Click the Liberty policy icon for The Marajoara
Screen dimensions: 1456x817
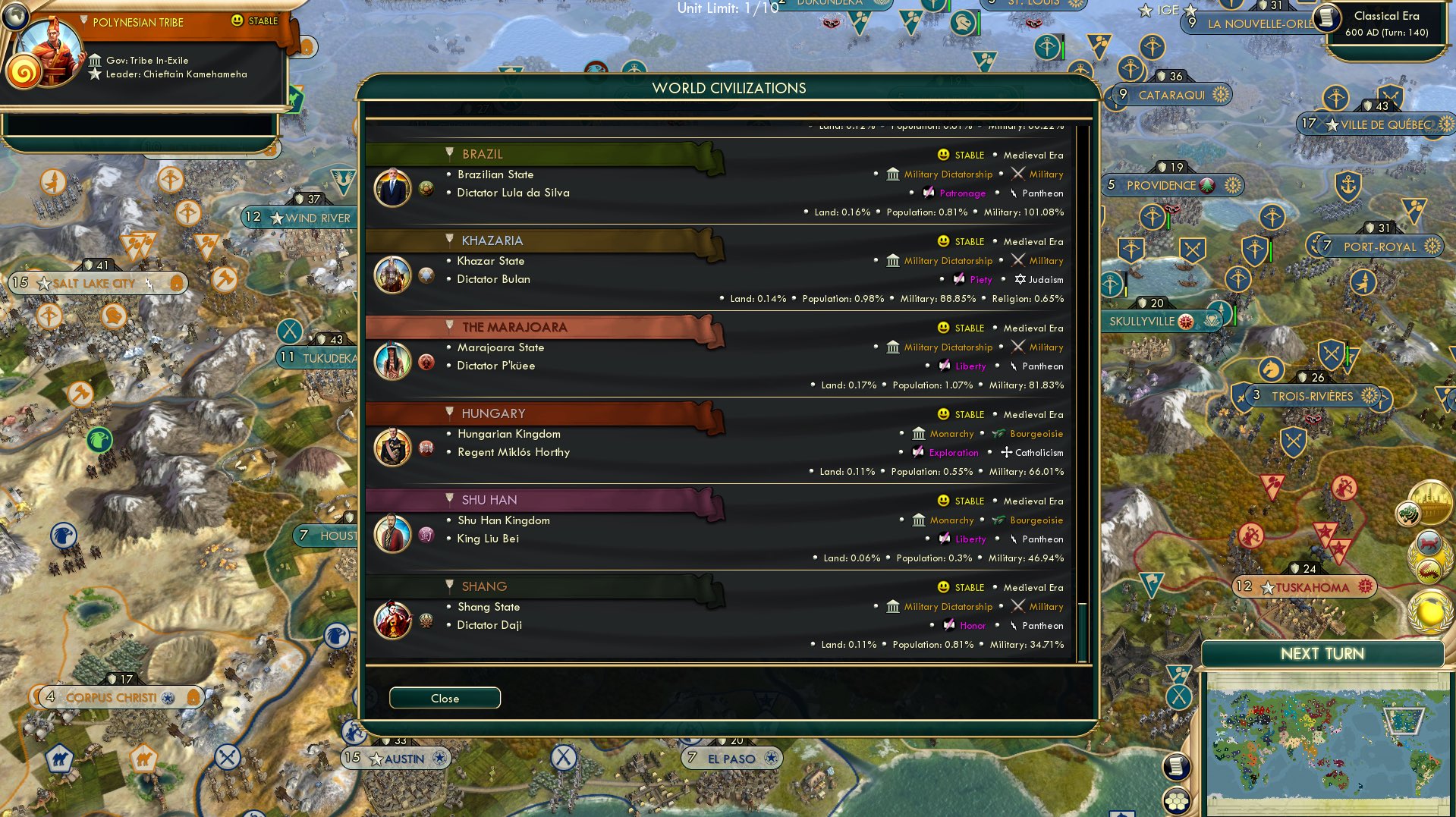(x=943, y=366)
